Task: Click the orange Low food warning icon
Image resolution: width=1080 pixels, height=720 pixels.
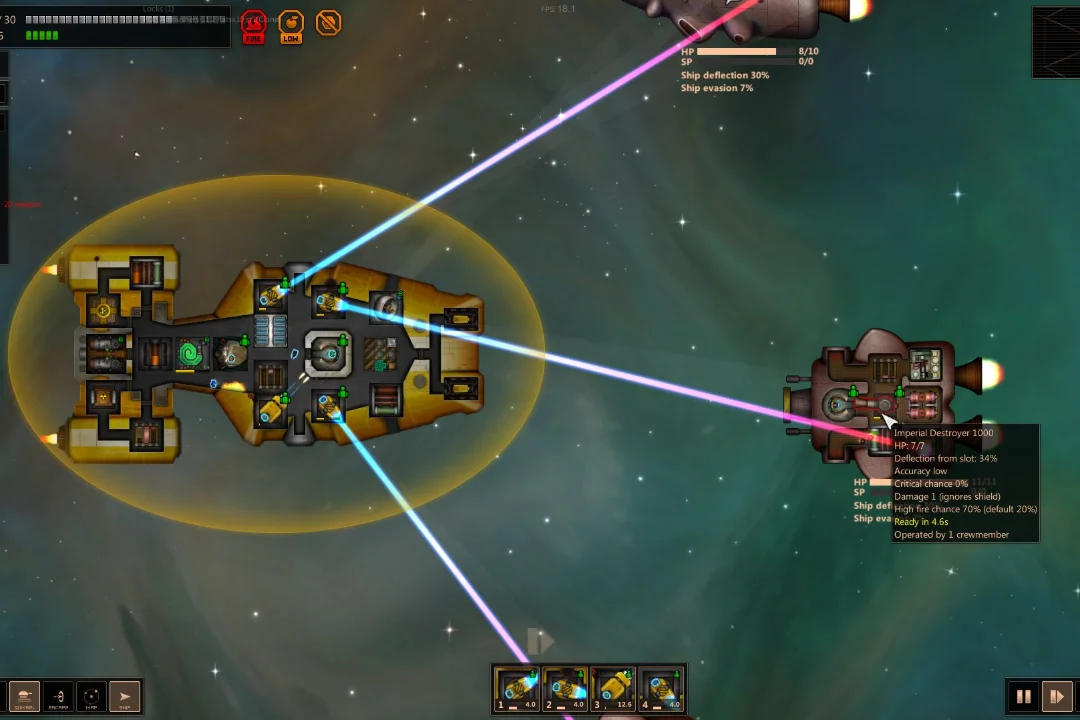Action: 291,25
